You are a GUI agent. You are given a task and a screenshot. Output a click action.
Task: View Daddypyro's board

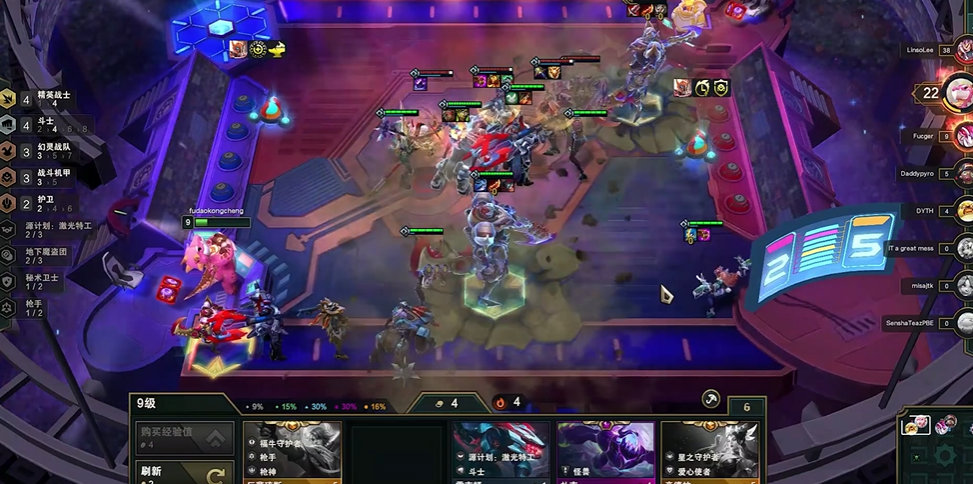point(963,173)
